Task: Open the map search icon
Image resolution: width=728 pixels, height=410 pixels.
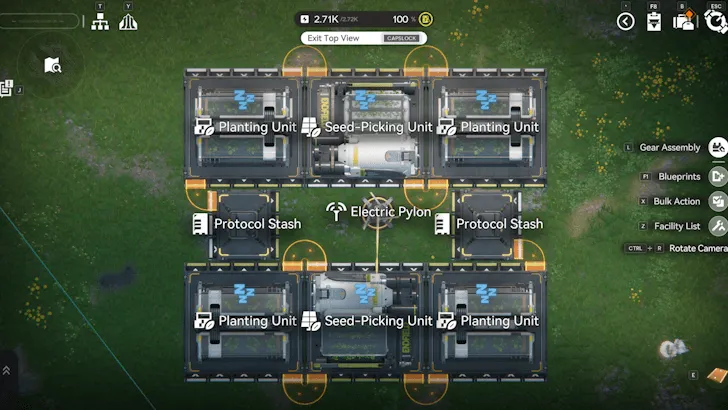Action: pyautogui.click(x=53, y=66)
